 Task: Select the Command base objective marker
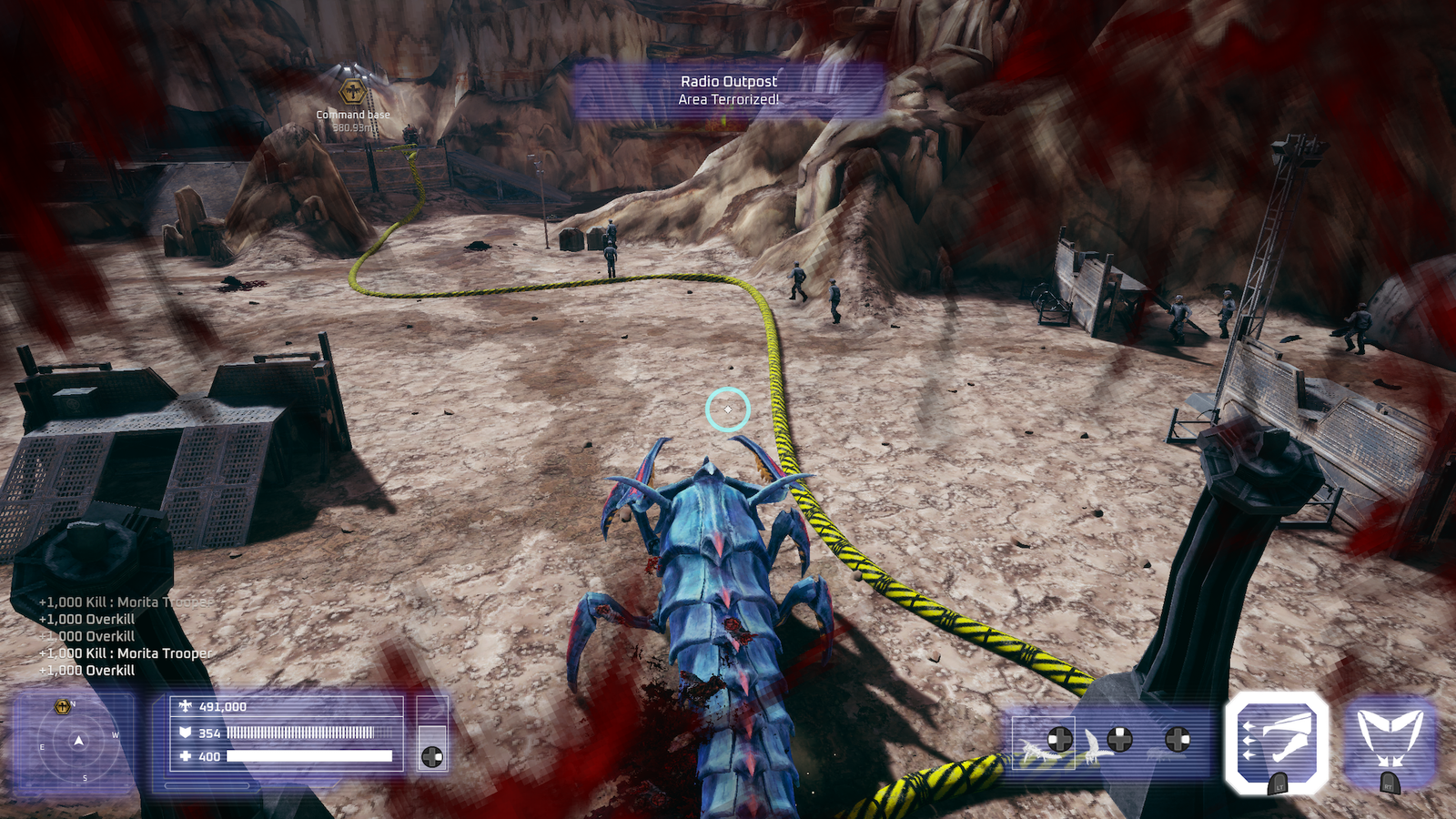(353, 92)
